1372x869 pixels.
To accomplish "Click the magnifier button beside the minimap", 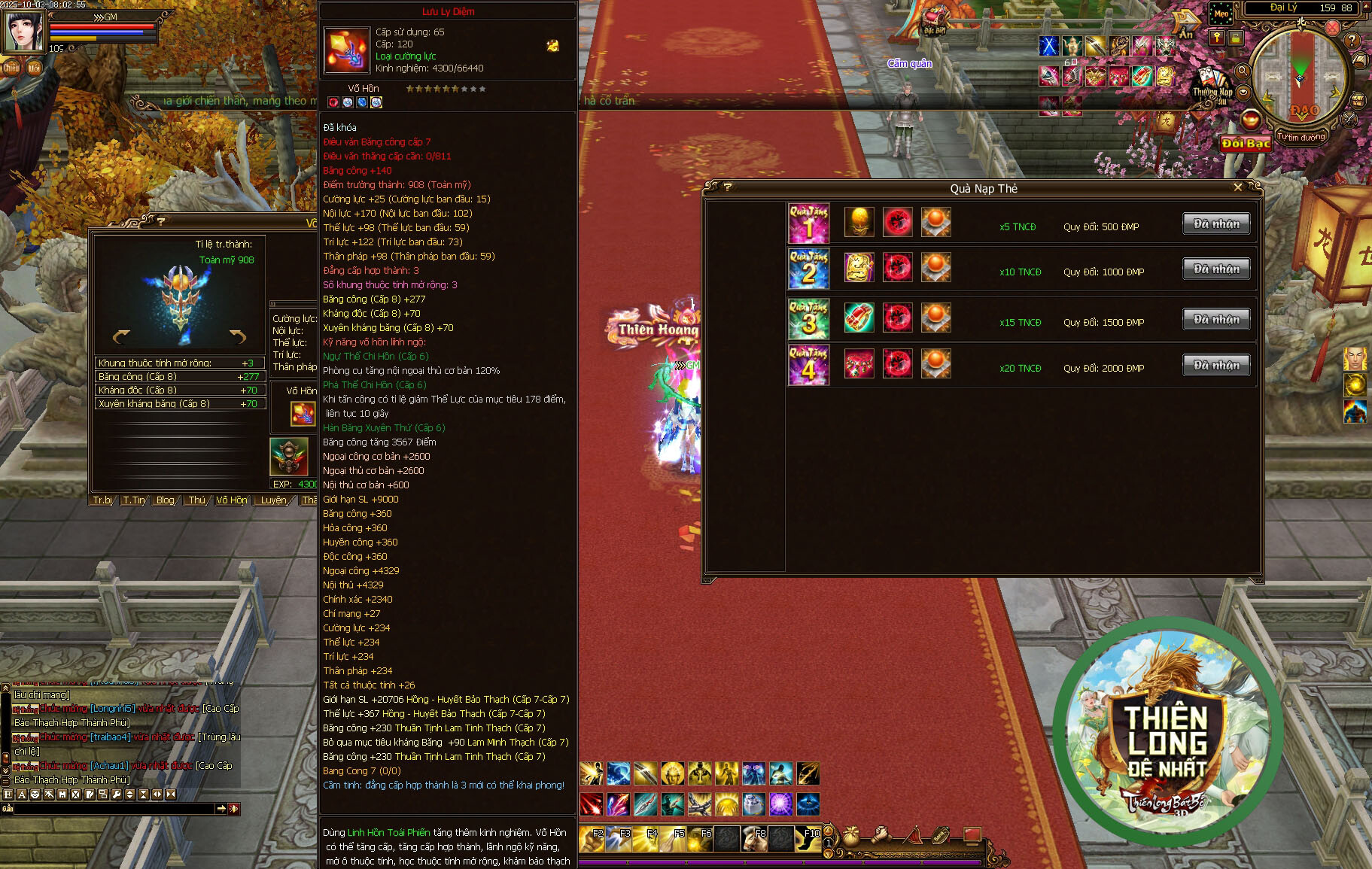I will tap(1243, 71).
